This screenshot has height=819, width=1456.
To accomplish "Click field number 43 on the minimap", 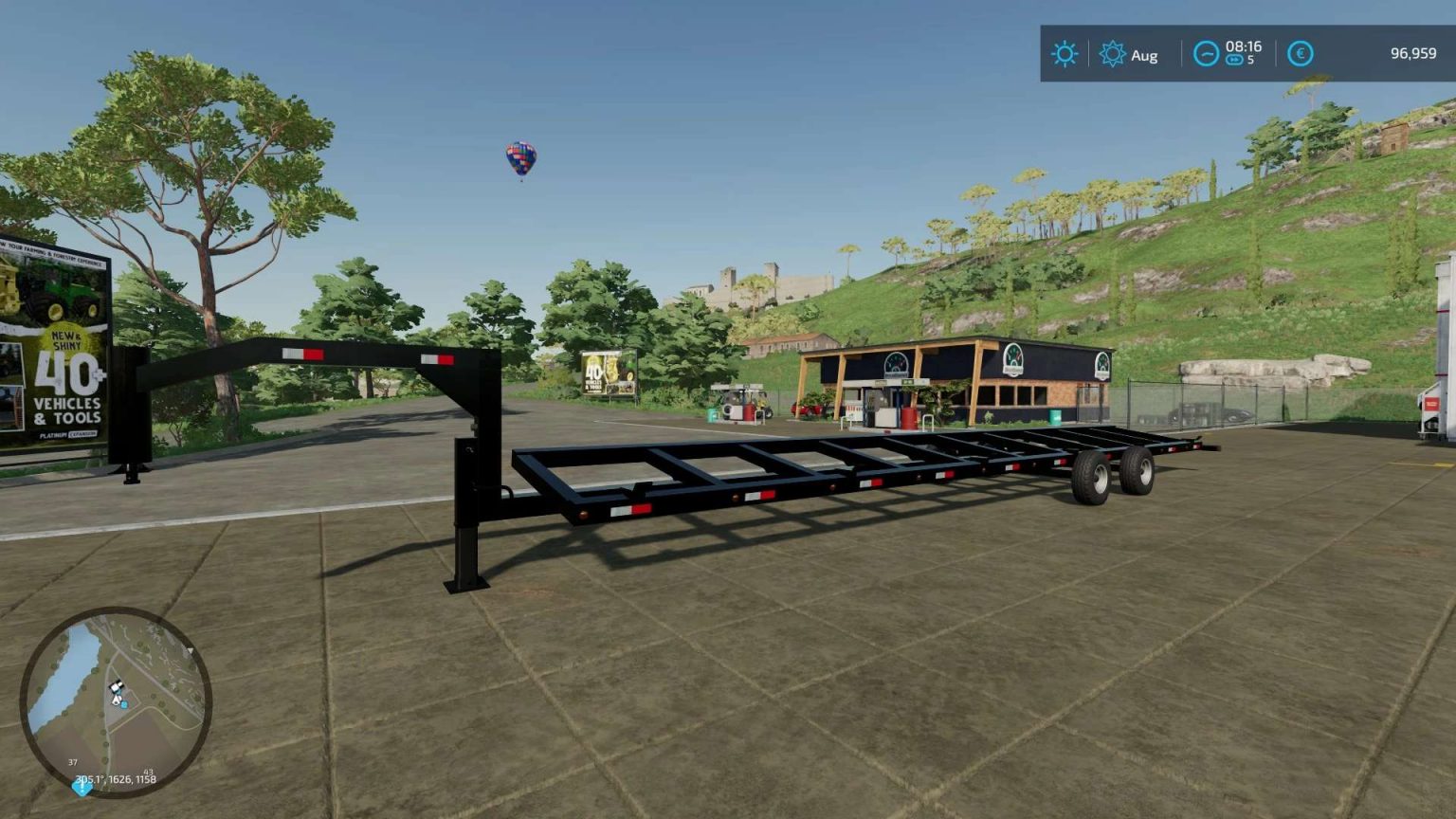I will [x=148, y=773].
